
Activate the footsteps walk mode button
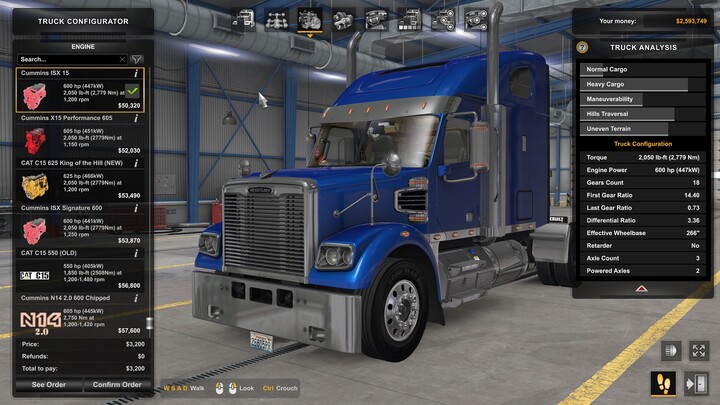coord(664,383)
